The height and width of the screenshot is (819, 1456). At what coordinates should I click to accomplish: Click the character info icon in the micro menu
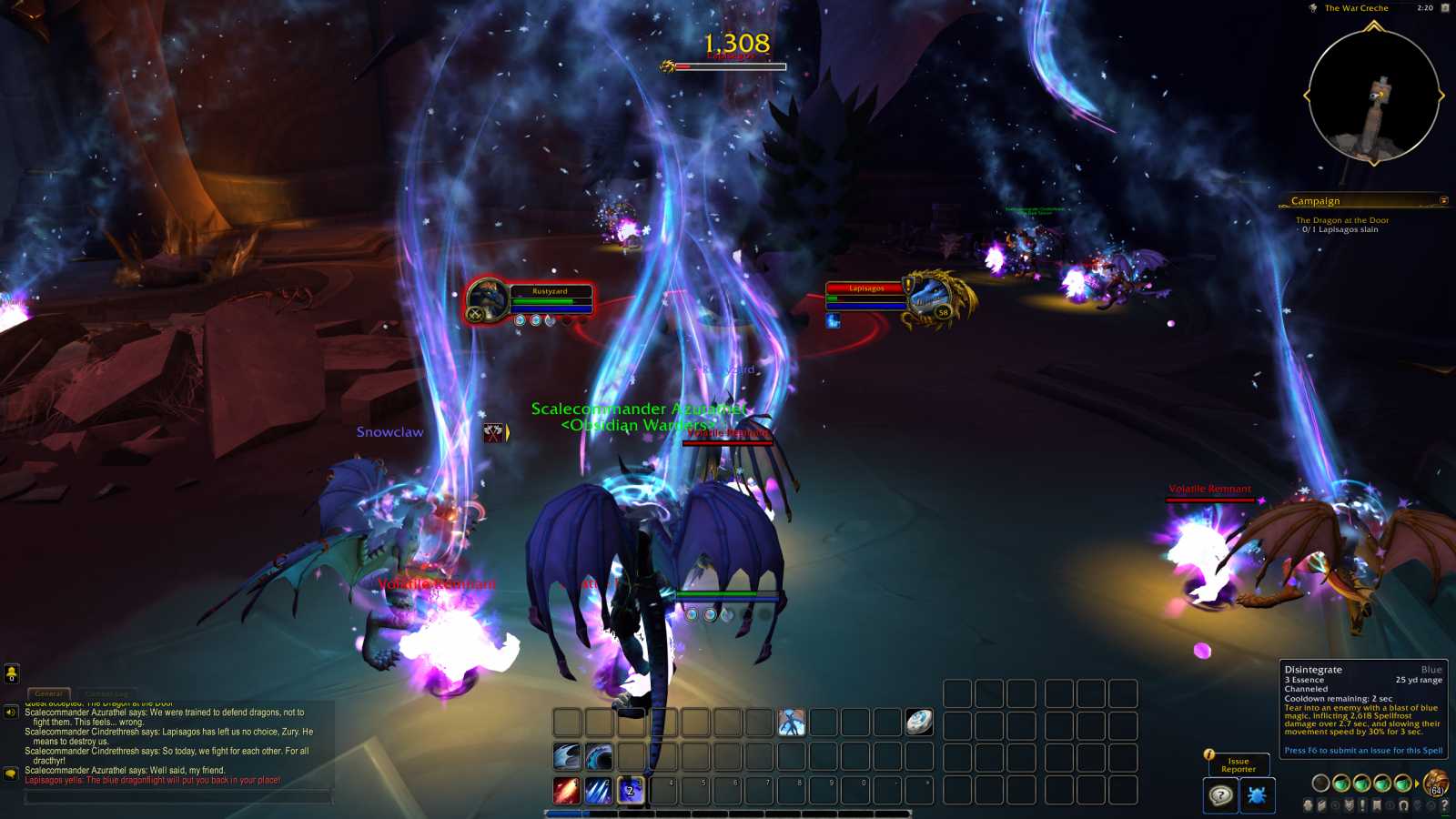[x=1309, y=804]
